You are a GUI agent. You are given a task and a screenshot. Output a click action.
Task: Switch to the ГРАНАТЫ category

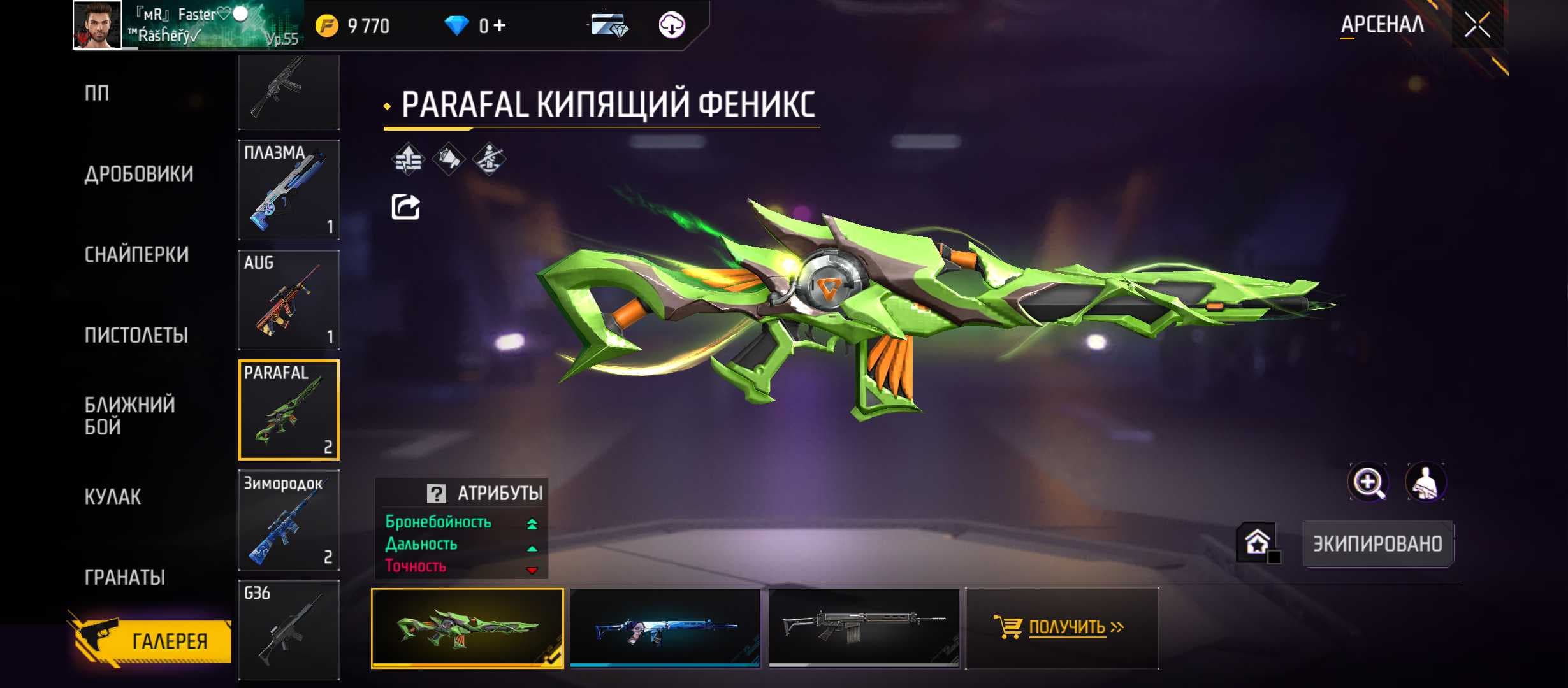click(x=124, y=577)
